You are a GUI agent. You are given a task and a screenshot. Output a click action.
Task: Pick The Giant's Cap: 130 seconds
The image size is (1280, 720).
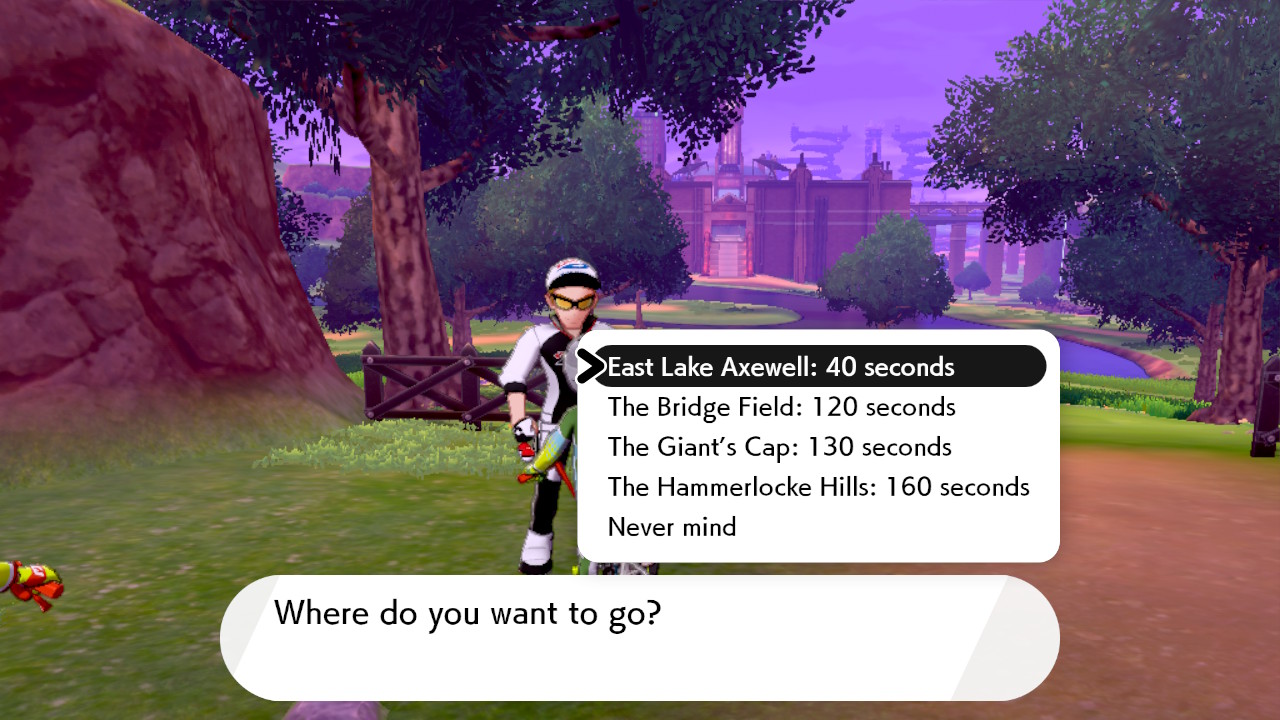779,447
